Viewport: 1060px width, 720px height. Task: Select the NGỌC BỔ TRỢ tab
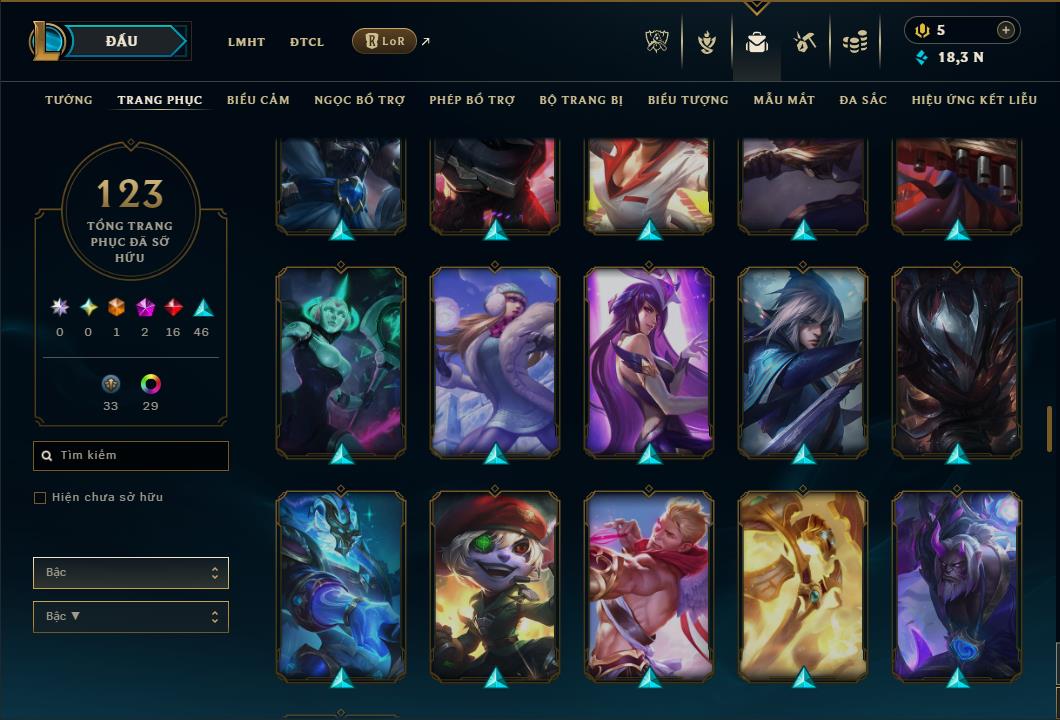359,100
